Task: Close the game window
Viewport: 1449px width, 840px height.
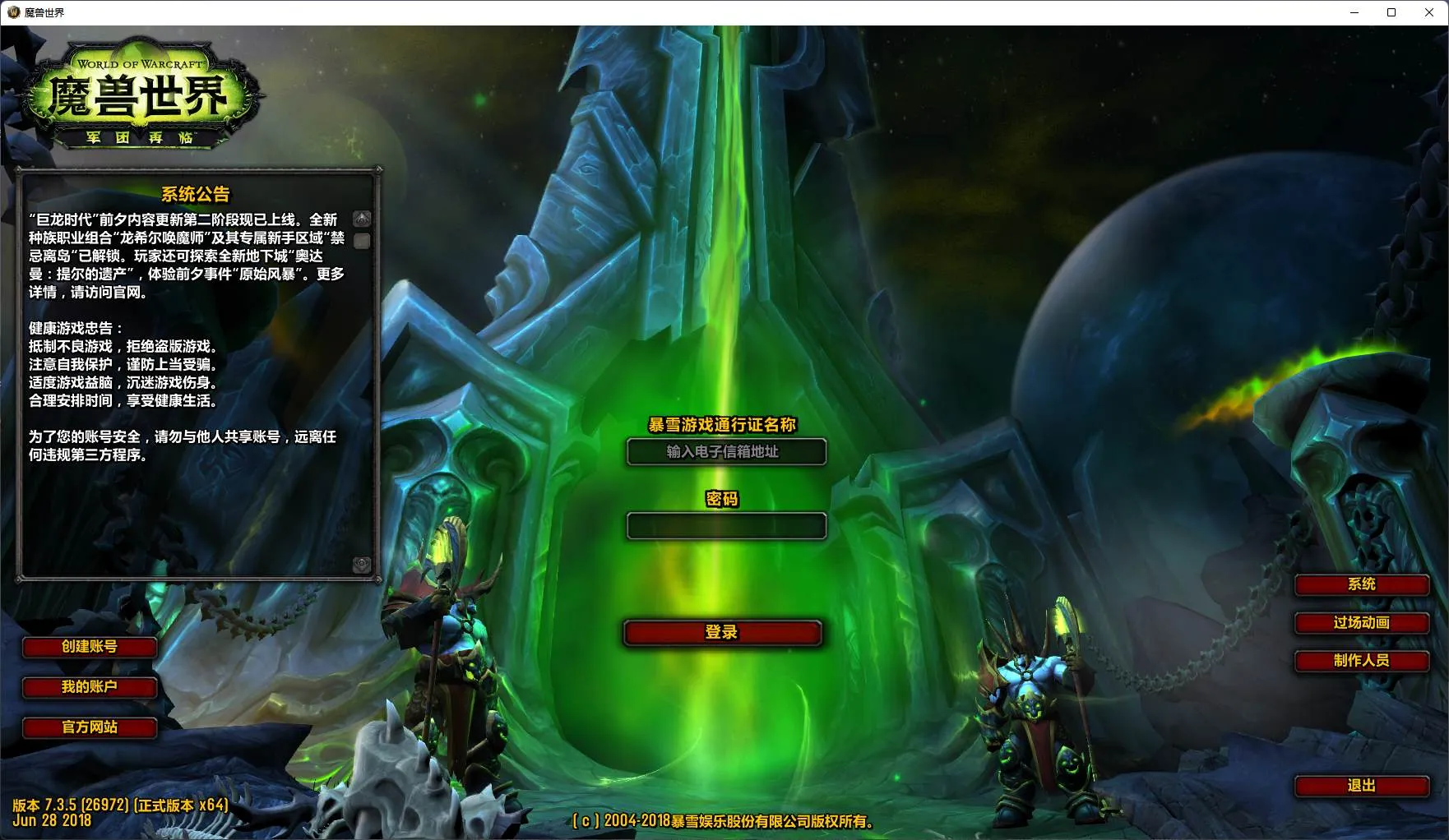Action: 1429,12
